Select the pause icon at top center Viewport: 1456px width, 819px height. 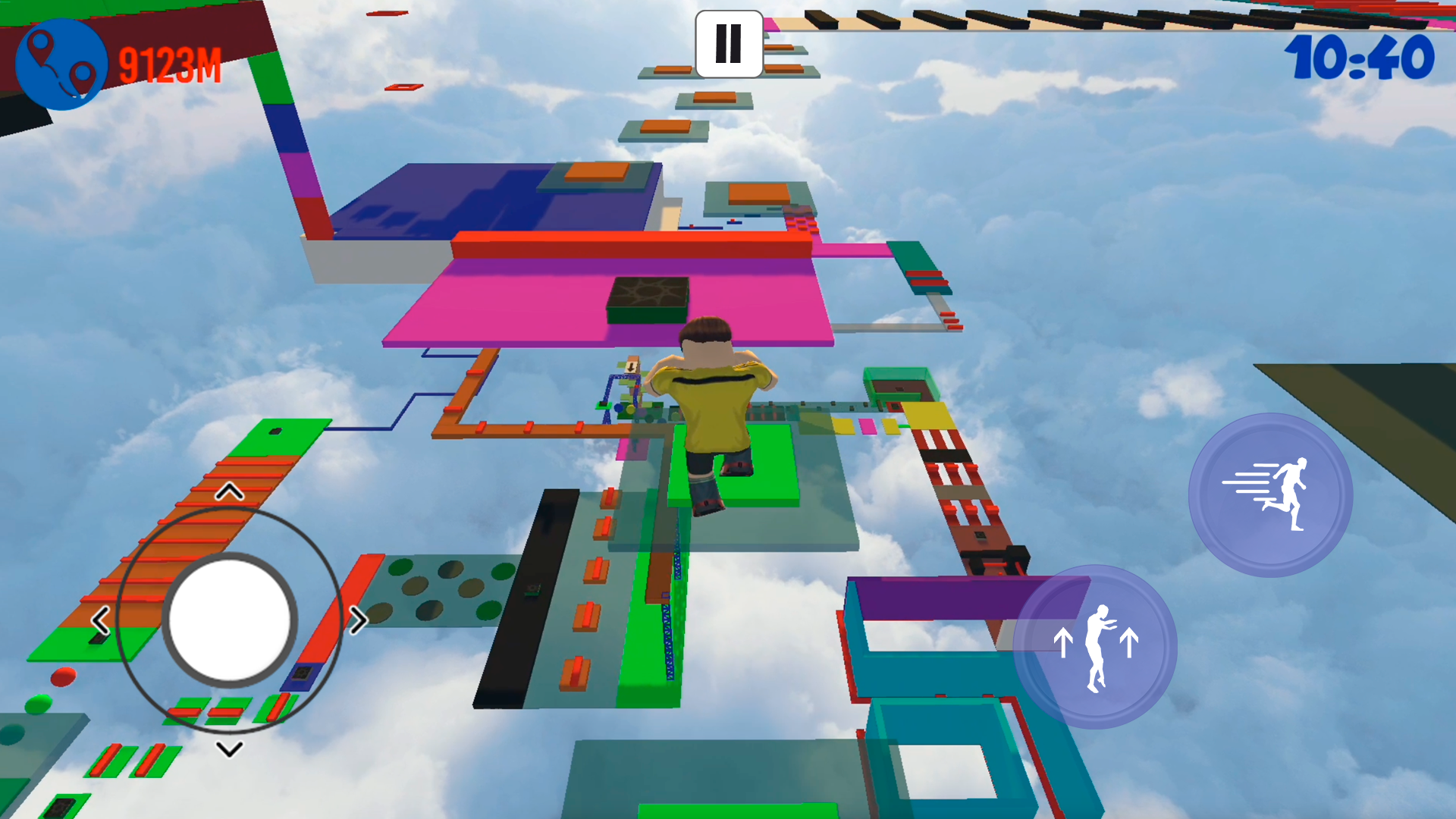pyautogui.click(x=728, y=44)
